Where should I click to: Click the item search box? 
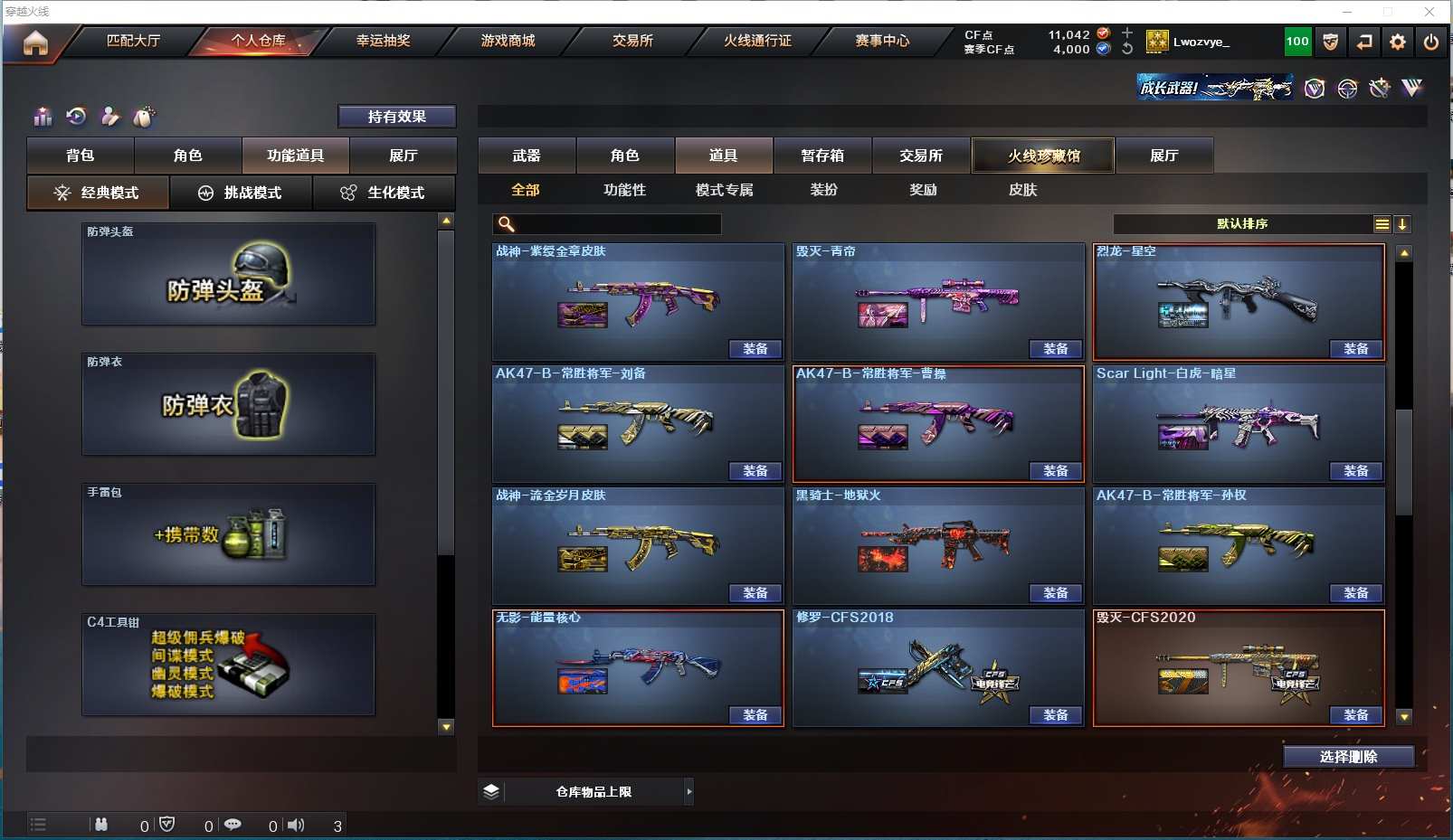click(x=615, y=224)
